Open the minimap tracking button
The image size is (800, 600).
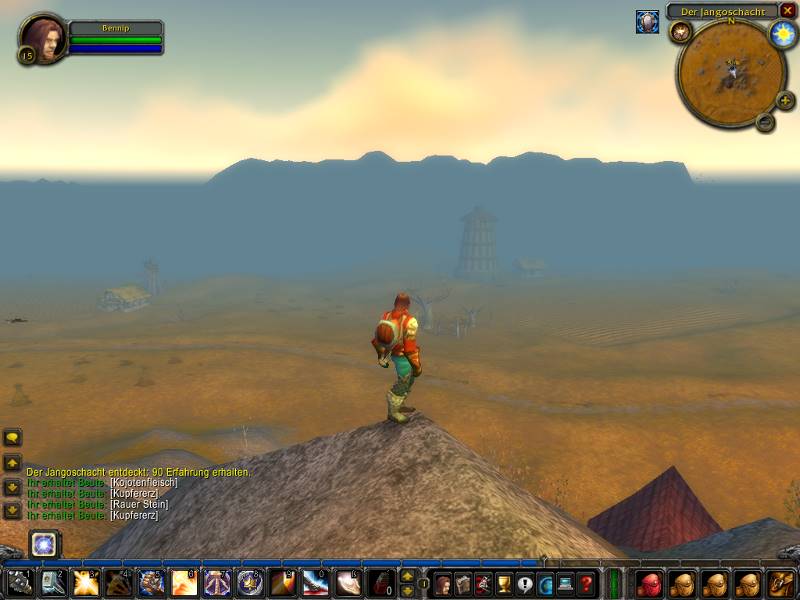coord(681,32)
